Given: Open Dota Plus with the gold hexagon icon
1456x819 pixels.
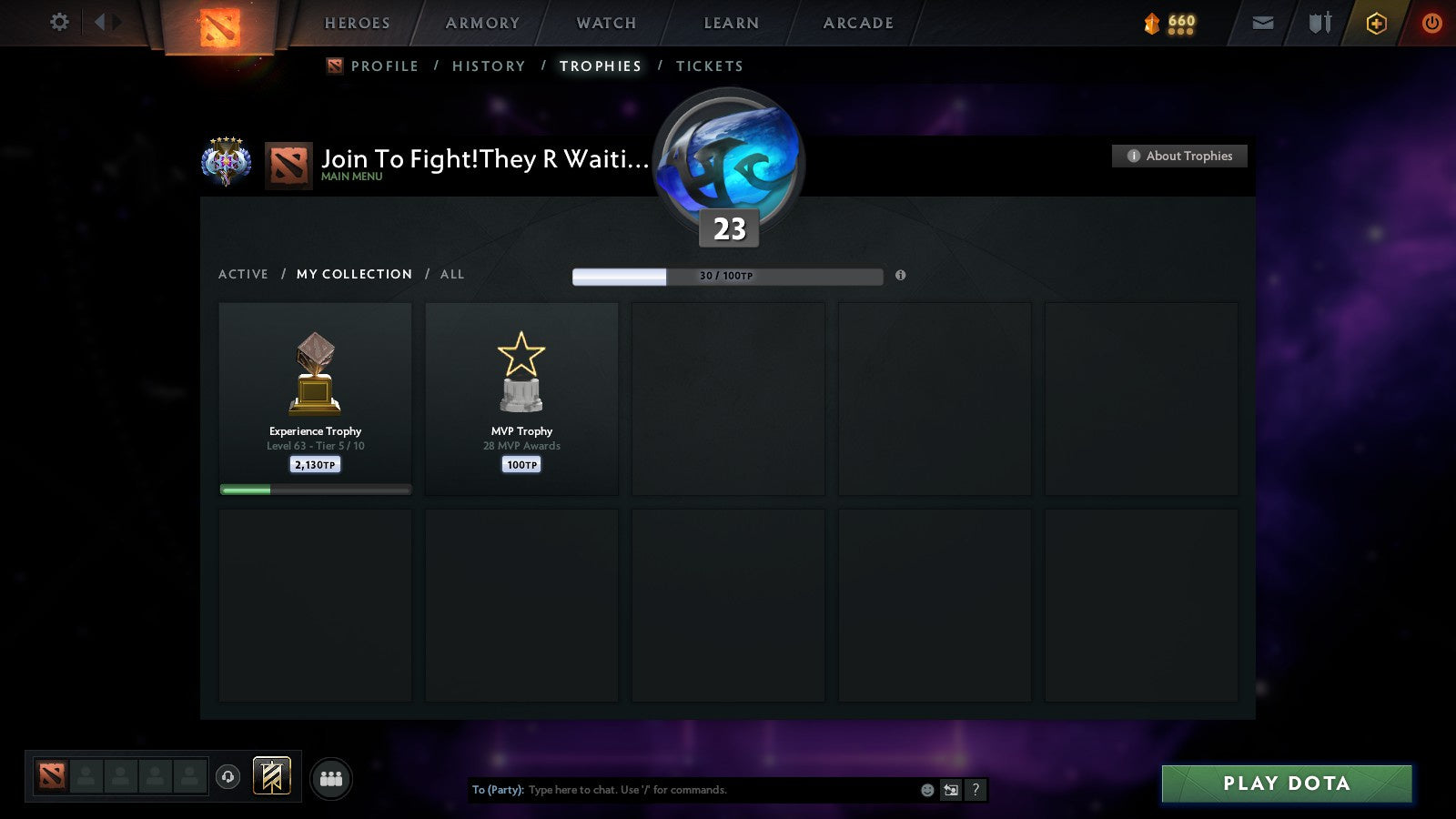Looking at the screenshot, I should [x=1376, y=23].
